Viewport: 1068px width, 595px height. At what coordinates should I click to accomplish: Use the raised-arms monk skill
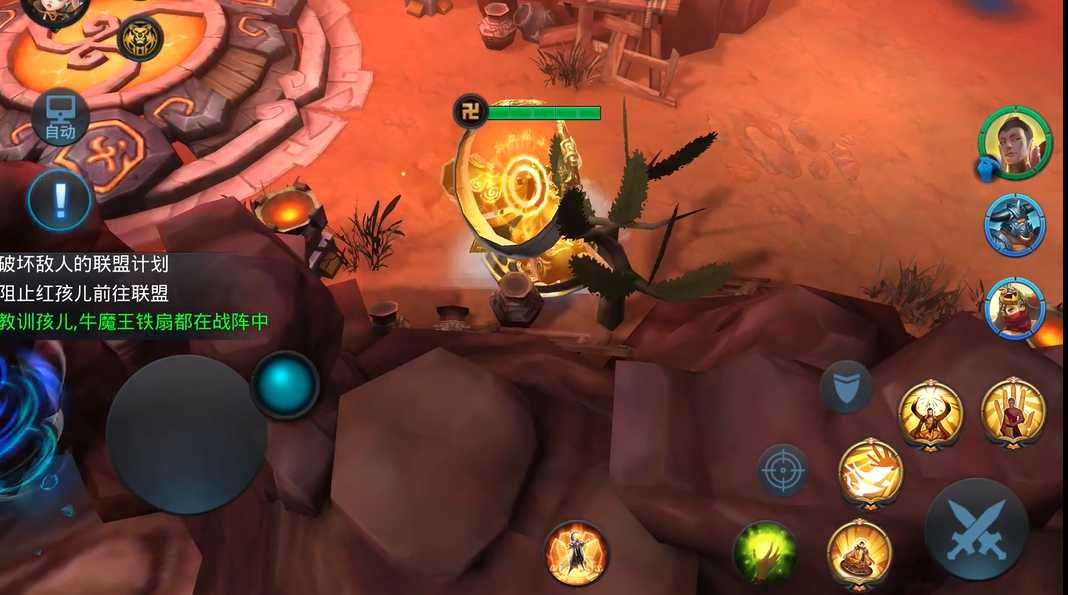click(930, 413)
